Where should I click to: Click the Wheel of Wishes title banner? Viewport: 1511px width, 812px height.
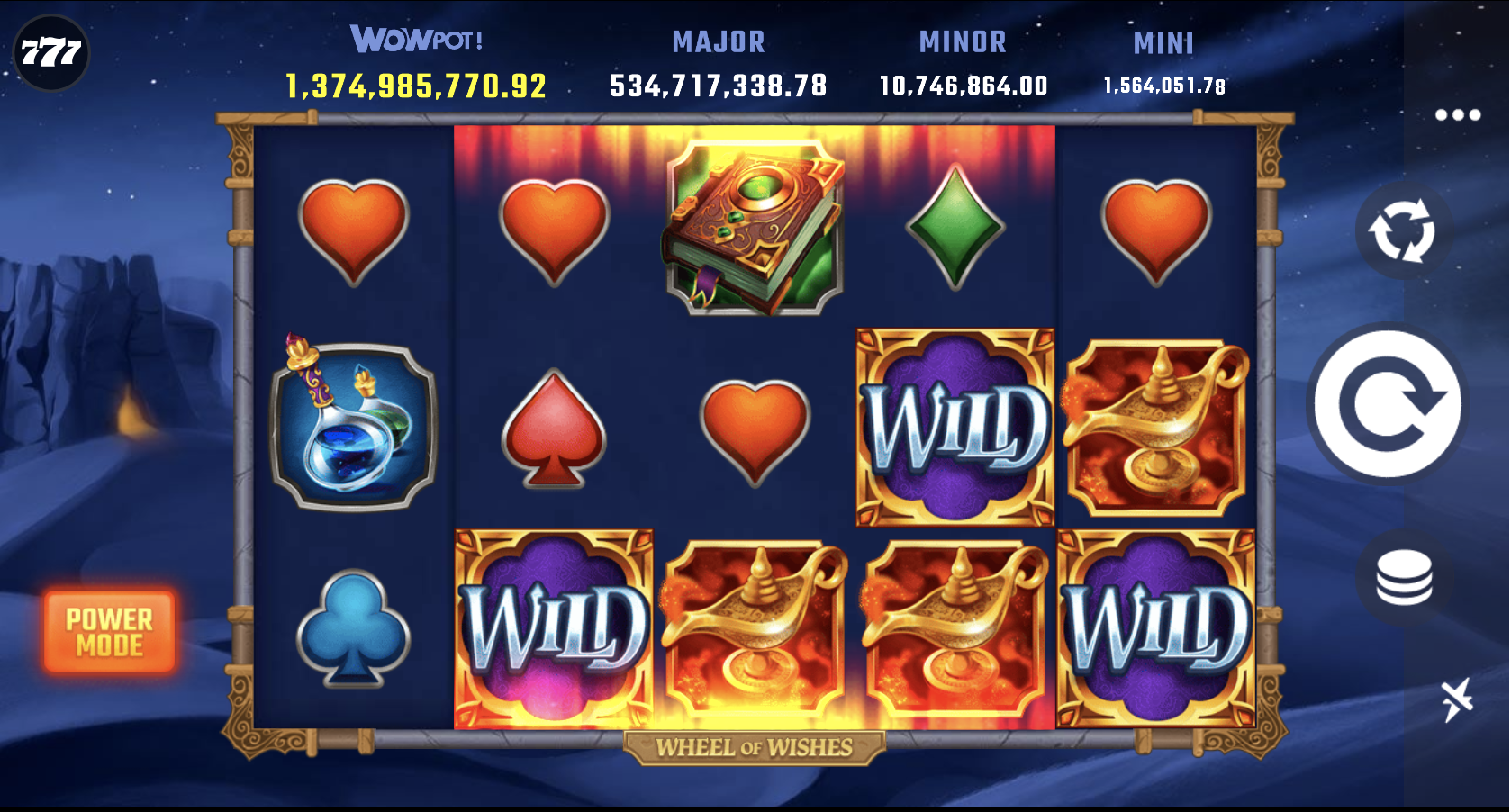pyautogui.click(x=755, y=744)
